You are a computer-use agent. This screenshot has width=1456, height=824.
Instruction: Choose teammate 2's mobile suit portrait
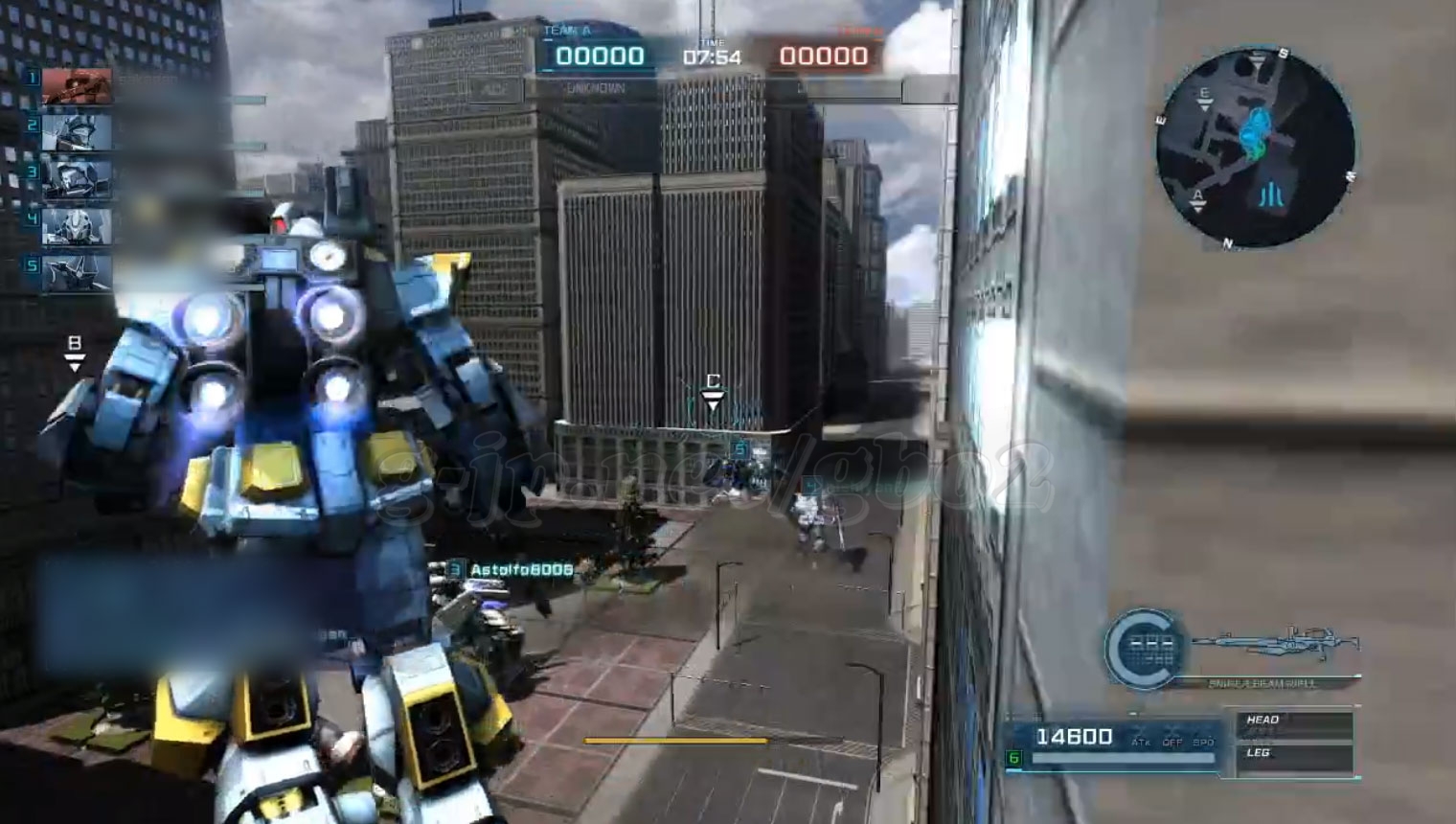point(77,131)
